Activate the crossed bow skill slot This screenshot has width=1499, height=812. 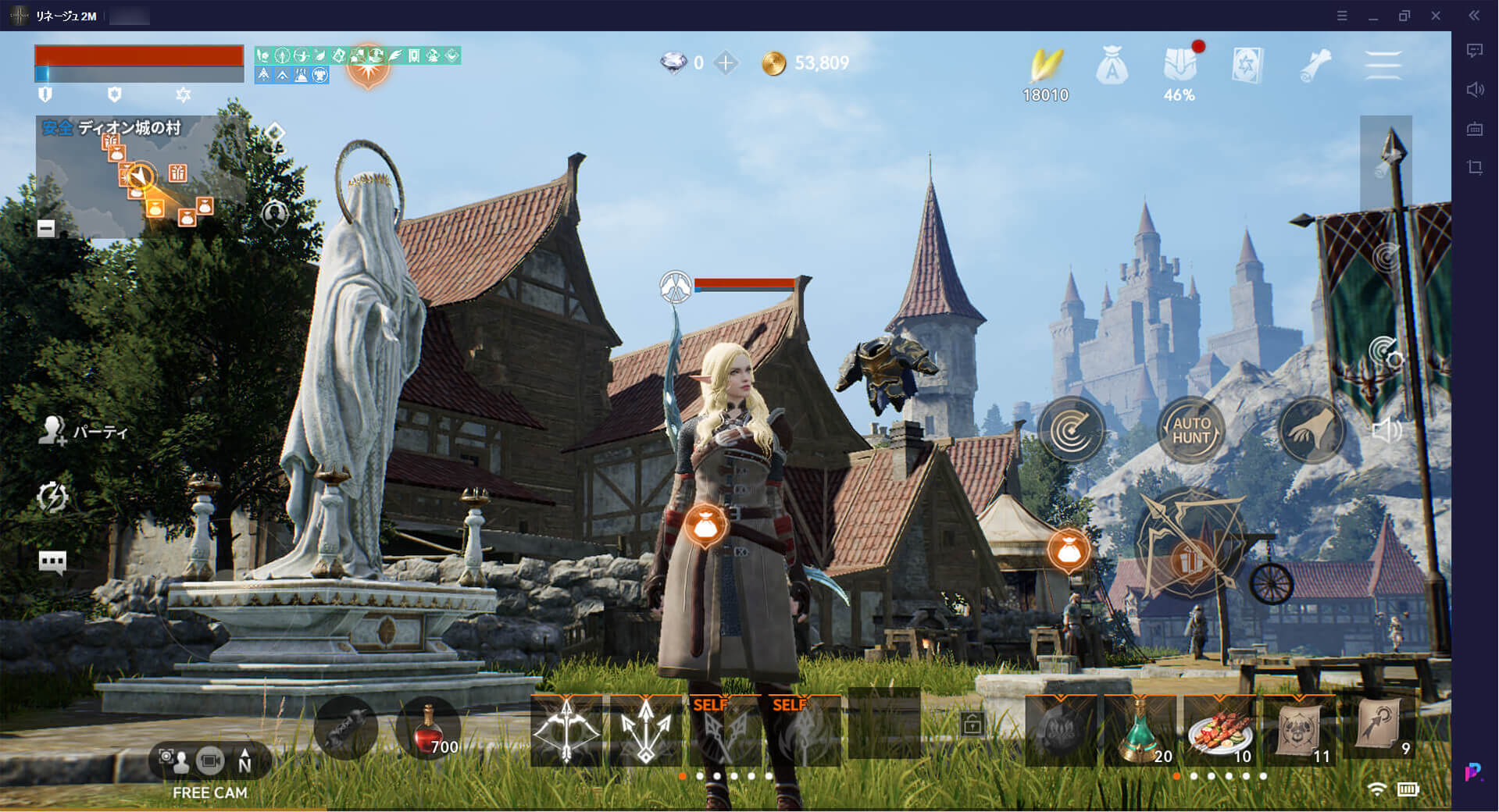point(566,730)
